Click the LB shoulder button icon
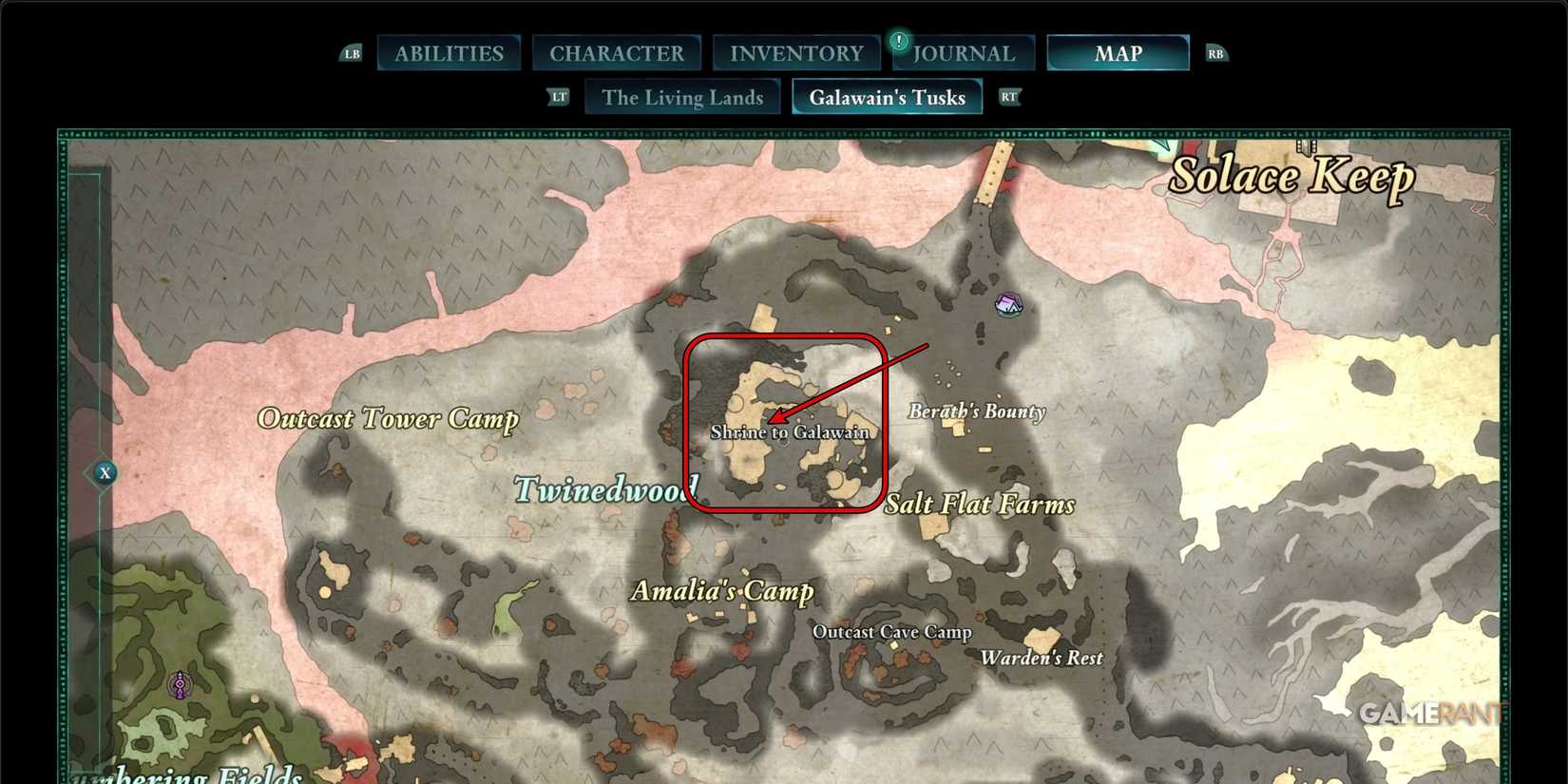This screenshot has height=784, width=1568. (351, 53)
